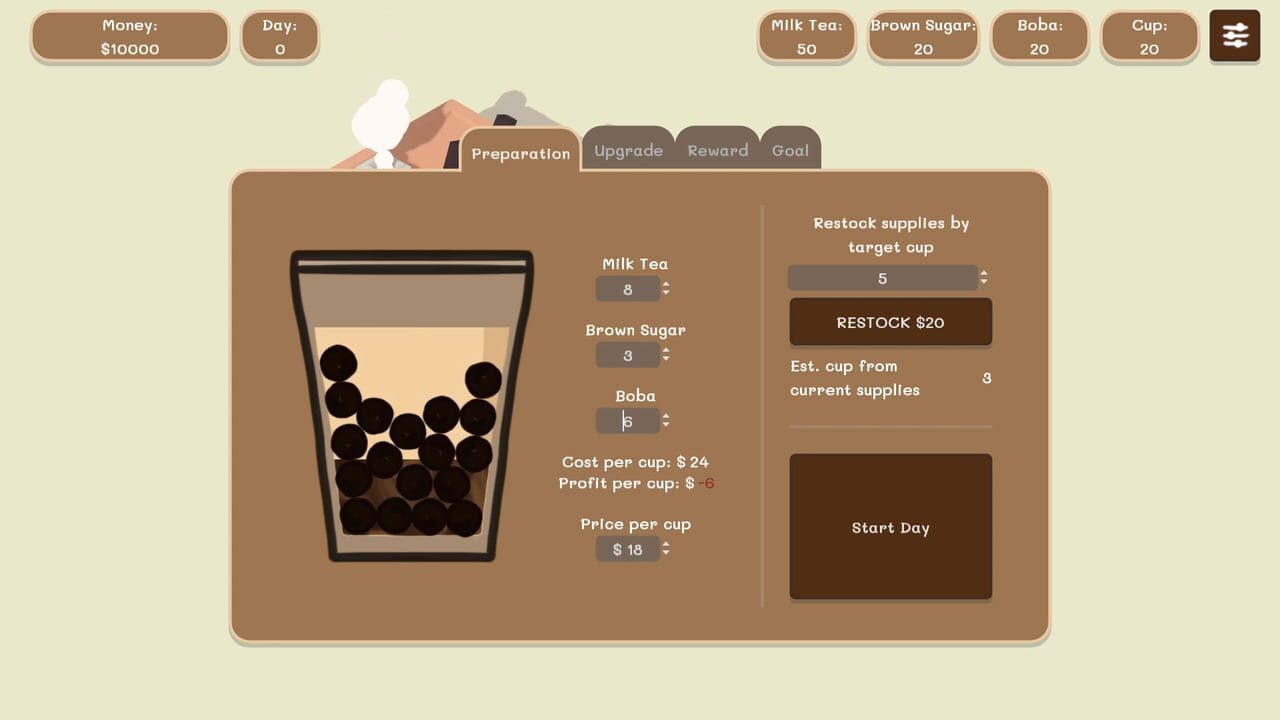Screen dimensions: 1280x720
Task: Lower the Price per cup using the down arrow
Action: (x=666, y=553)
